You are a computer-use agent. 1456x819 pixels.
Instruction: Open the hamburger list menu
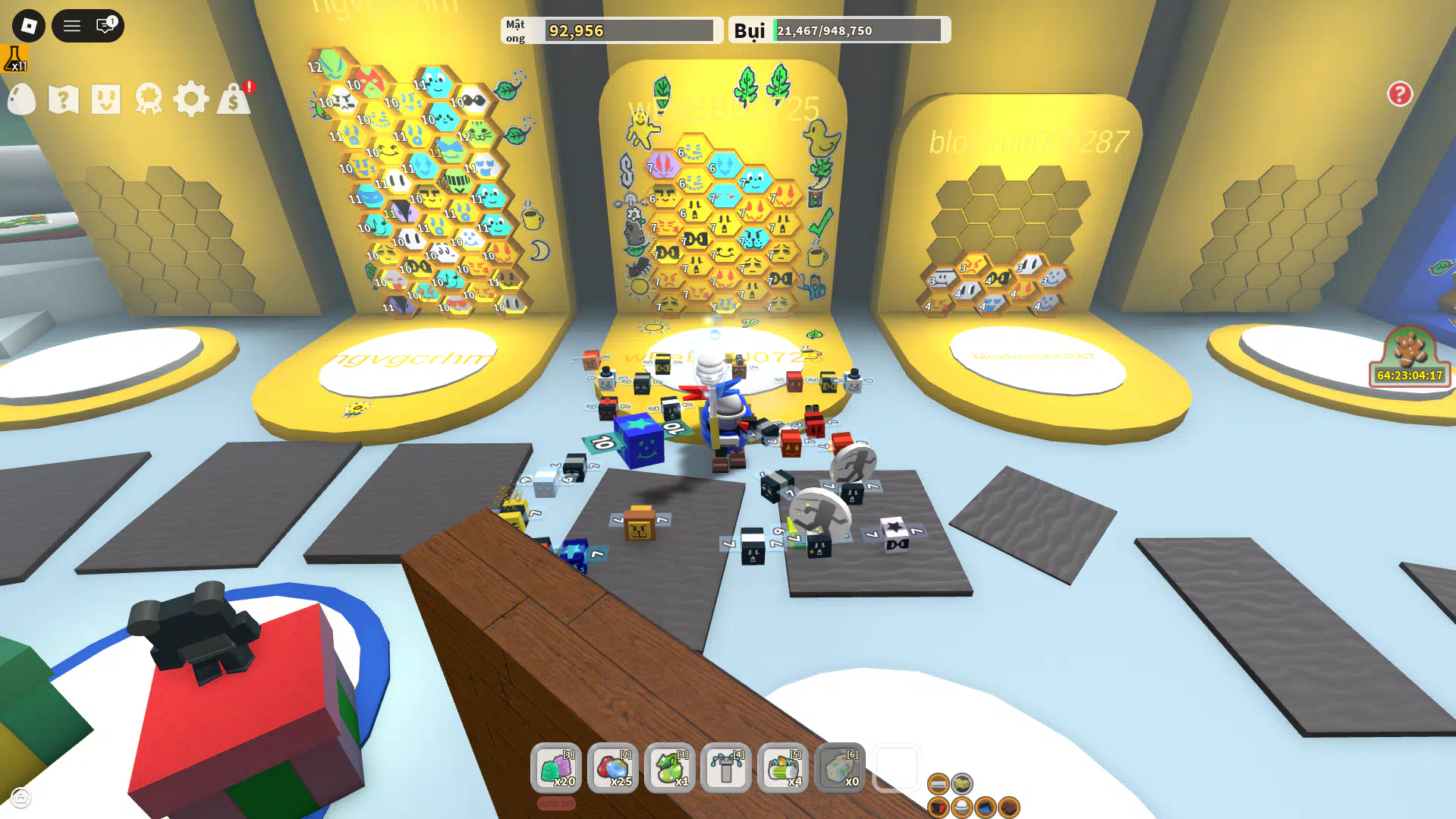[x=72, y=26]
